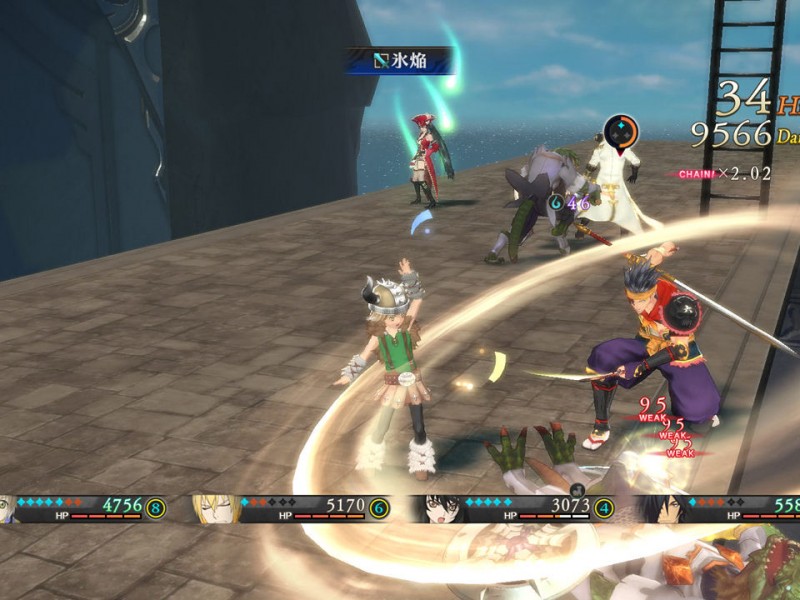
Task: Select the black-haired character's portrait with 3073 HP
Action: click(440, 509)
